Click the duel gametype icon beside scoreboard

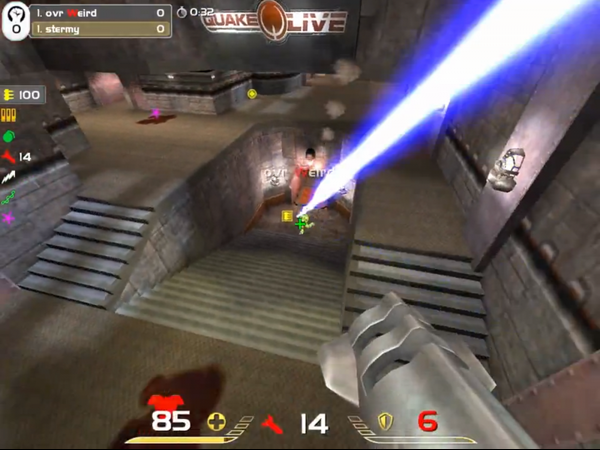click(17, 22)
